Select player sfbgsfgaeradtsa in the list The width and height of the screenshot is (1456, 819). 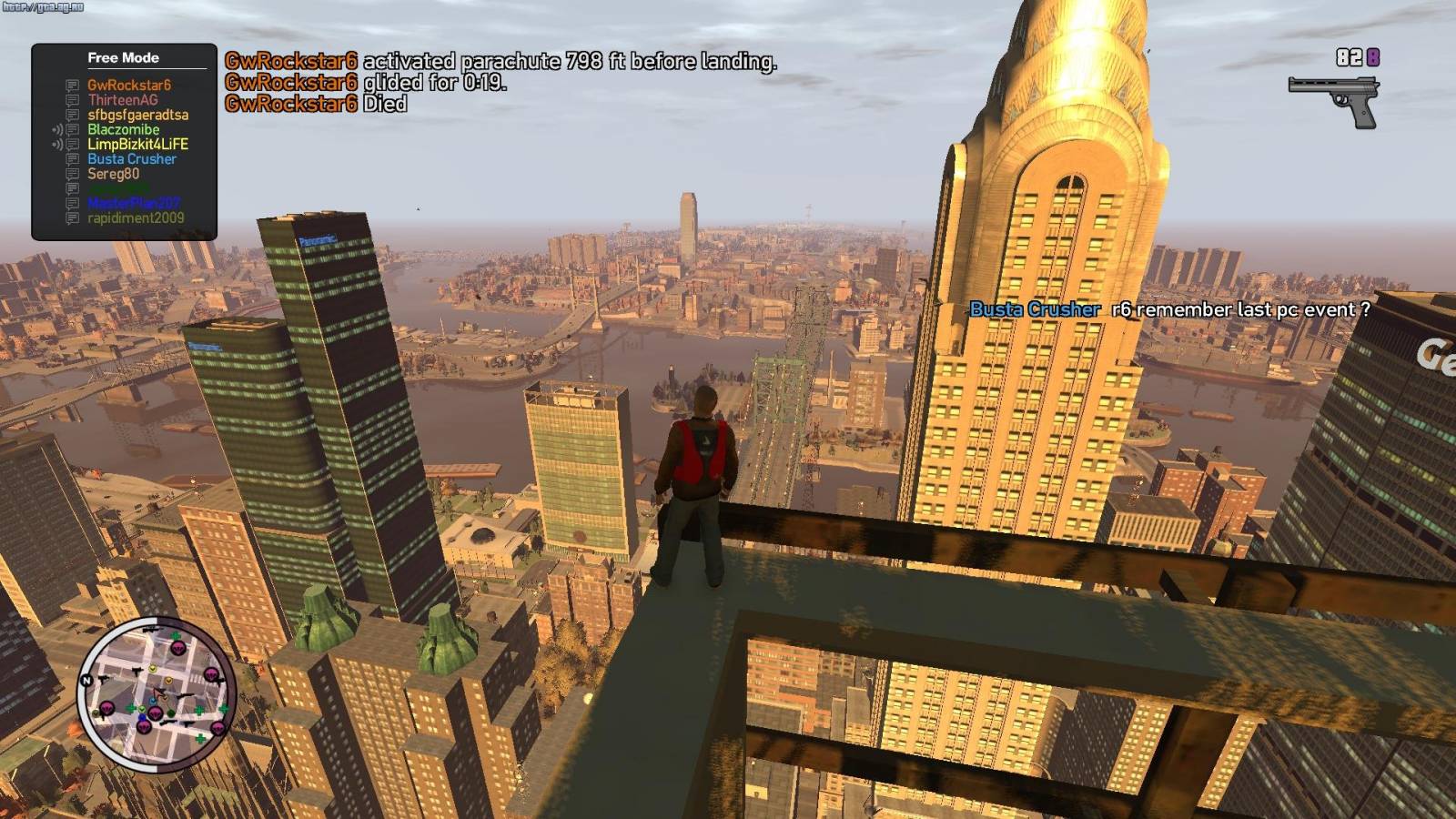click(137, 115)
